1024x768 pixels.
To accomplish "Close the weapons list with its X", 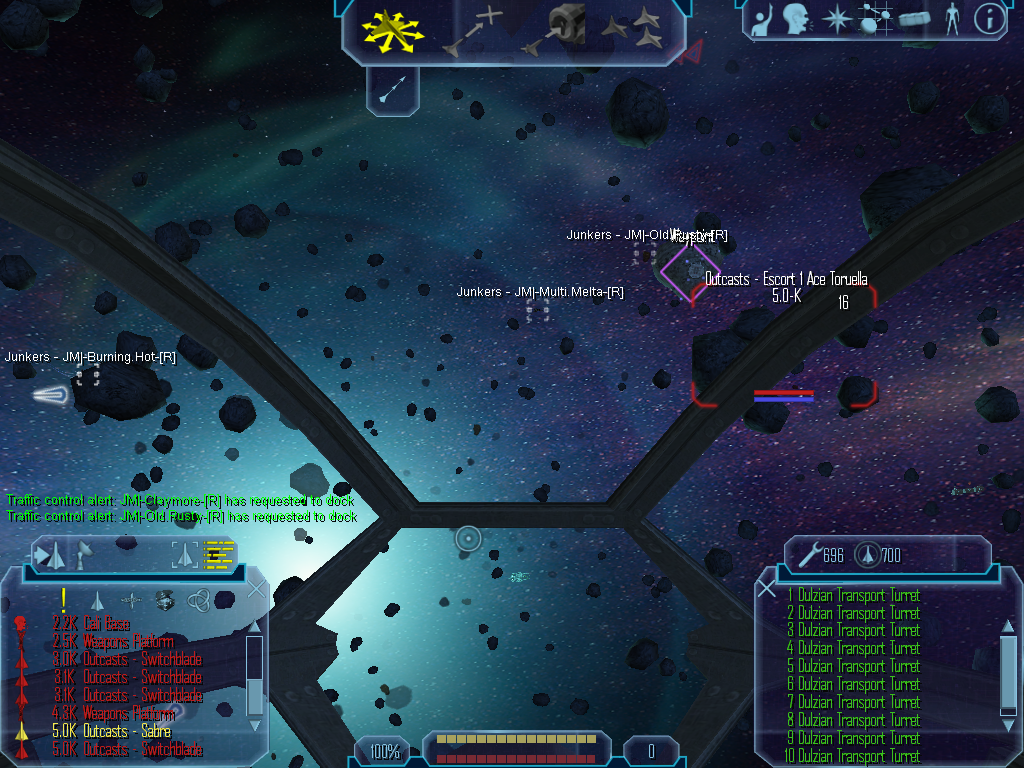I will (x=767, y=589).
